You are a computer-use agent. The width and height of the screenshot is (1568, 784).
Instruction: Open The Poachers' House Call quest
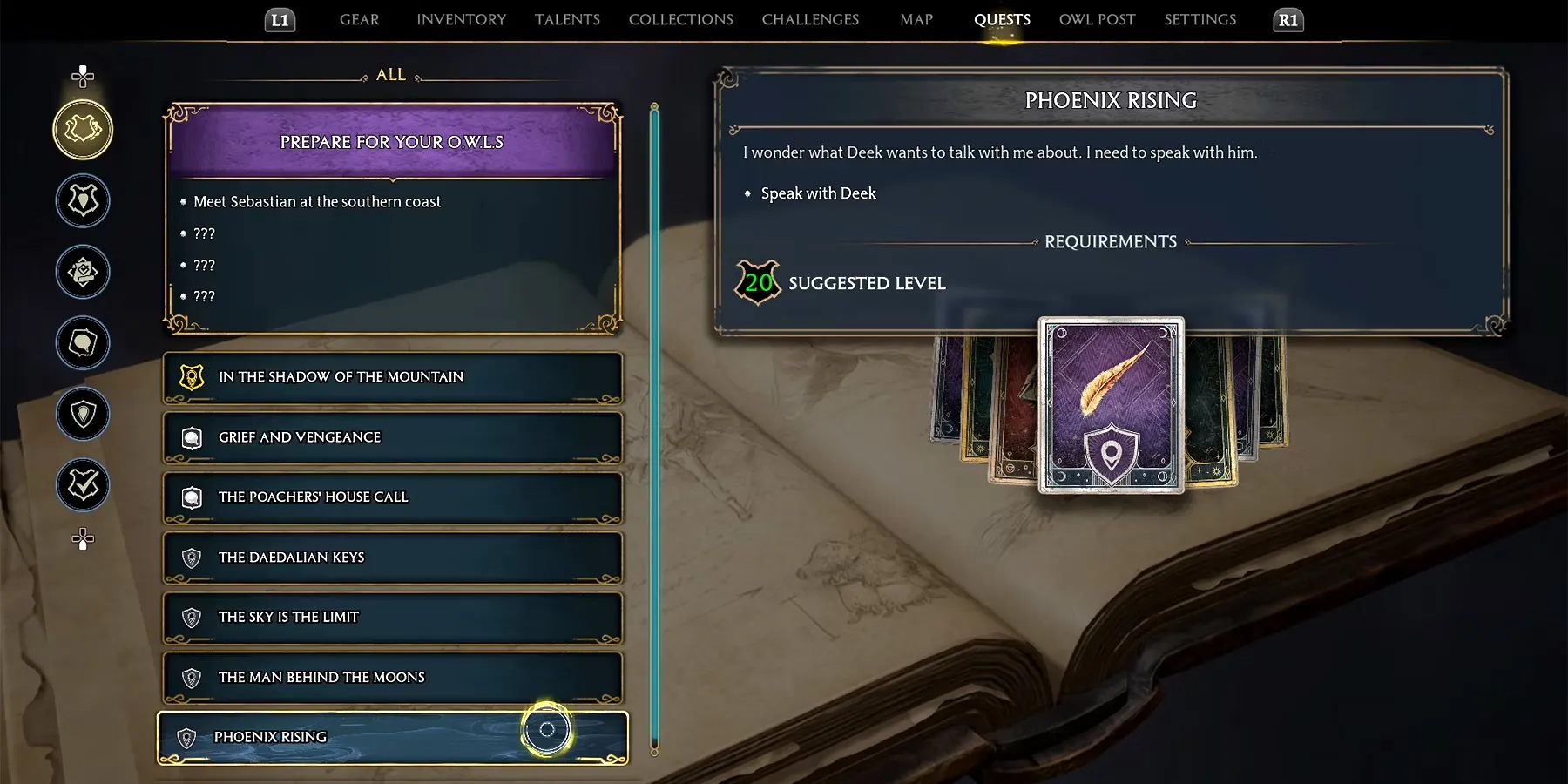tap(392, 497)
